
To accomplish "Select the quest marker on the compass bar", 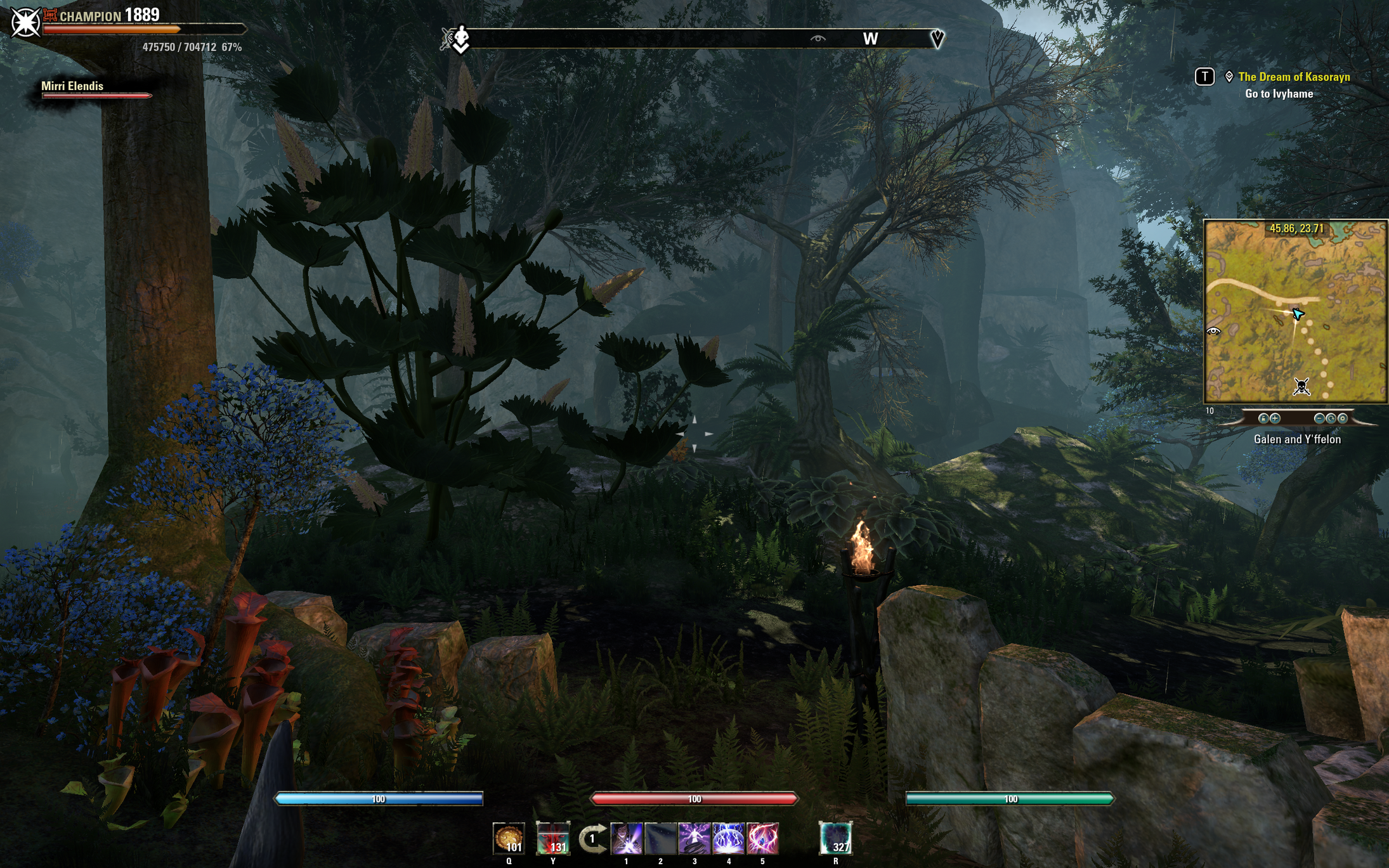I will tap(937, 39).
